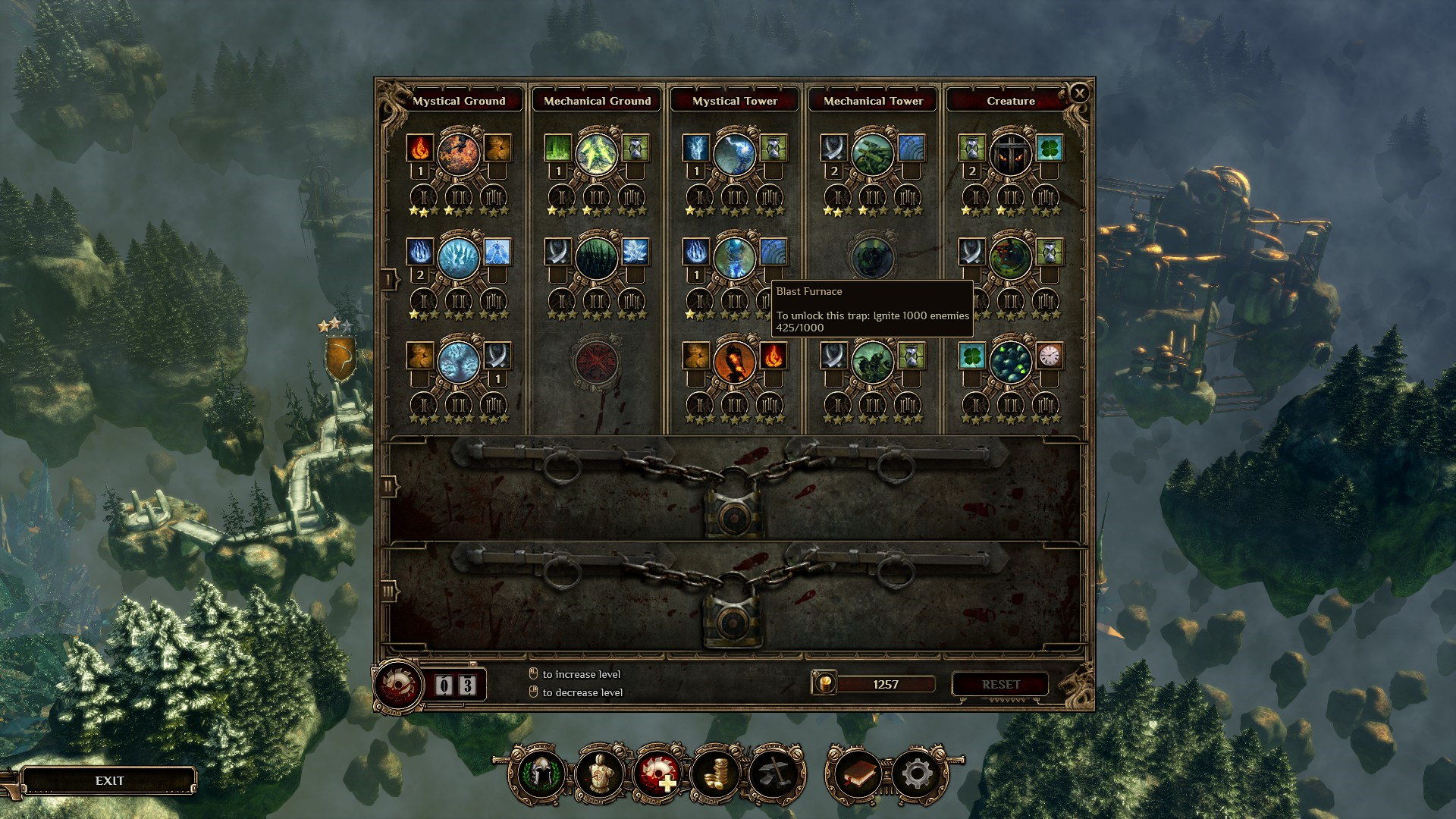Image resolution: width=1456 pixels, height=819 pixels.
Task: Open the helmet with laurel wreath menu
Action: pyautogui.click(x=540, y=774)
